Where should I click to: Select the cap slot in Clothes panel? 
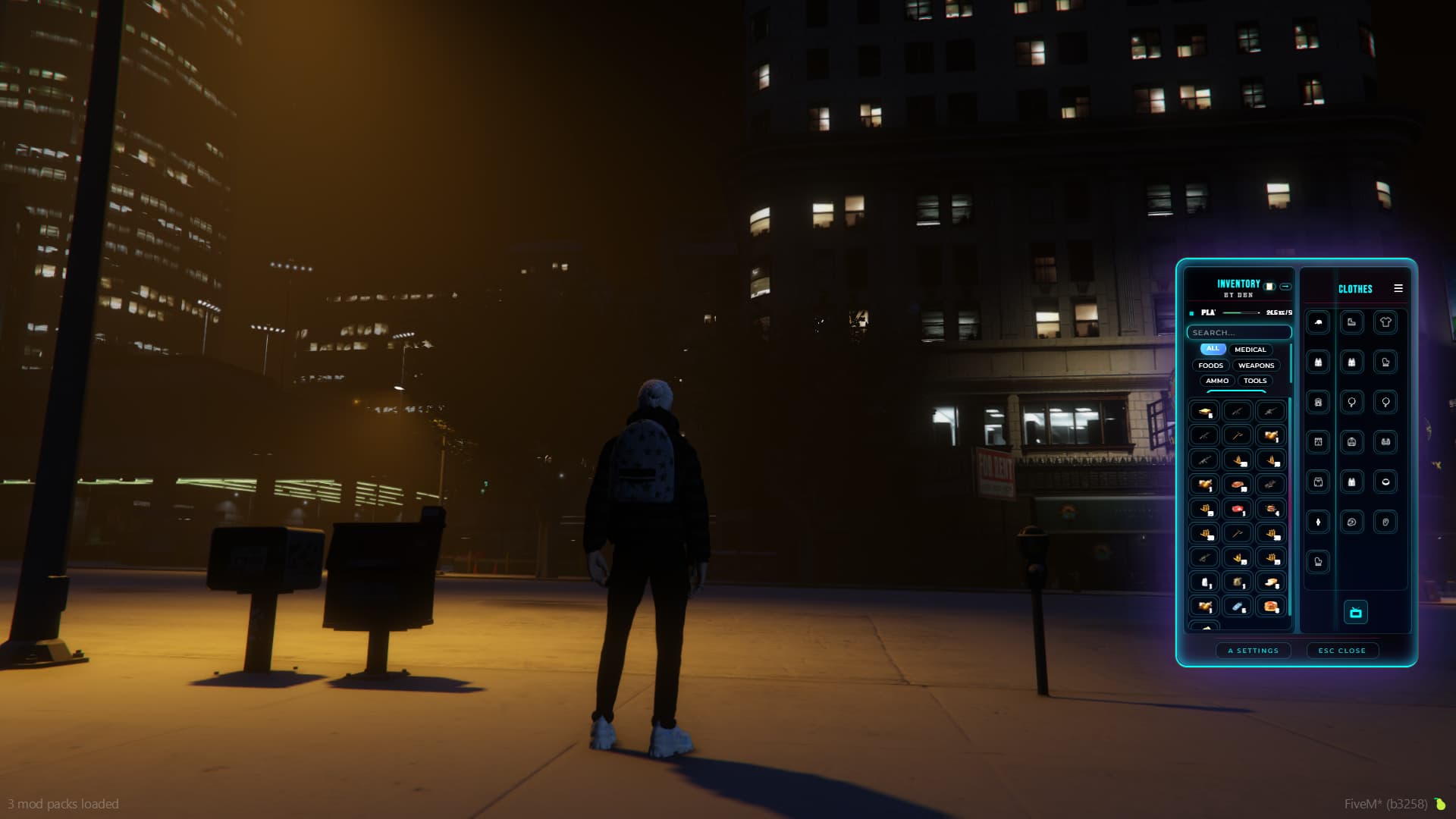point(1317,322)
